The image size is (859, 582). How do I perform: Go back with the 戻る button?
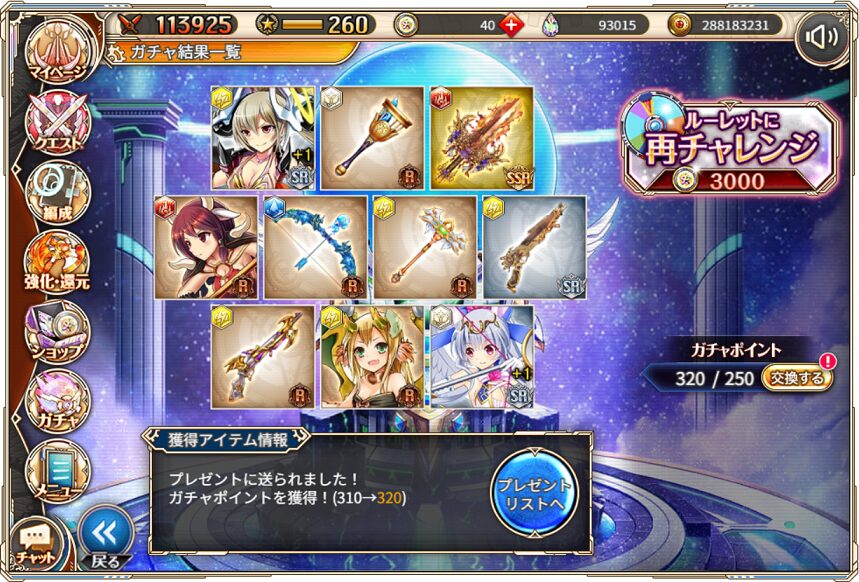pyautogui.click(x=105, y=538)
